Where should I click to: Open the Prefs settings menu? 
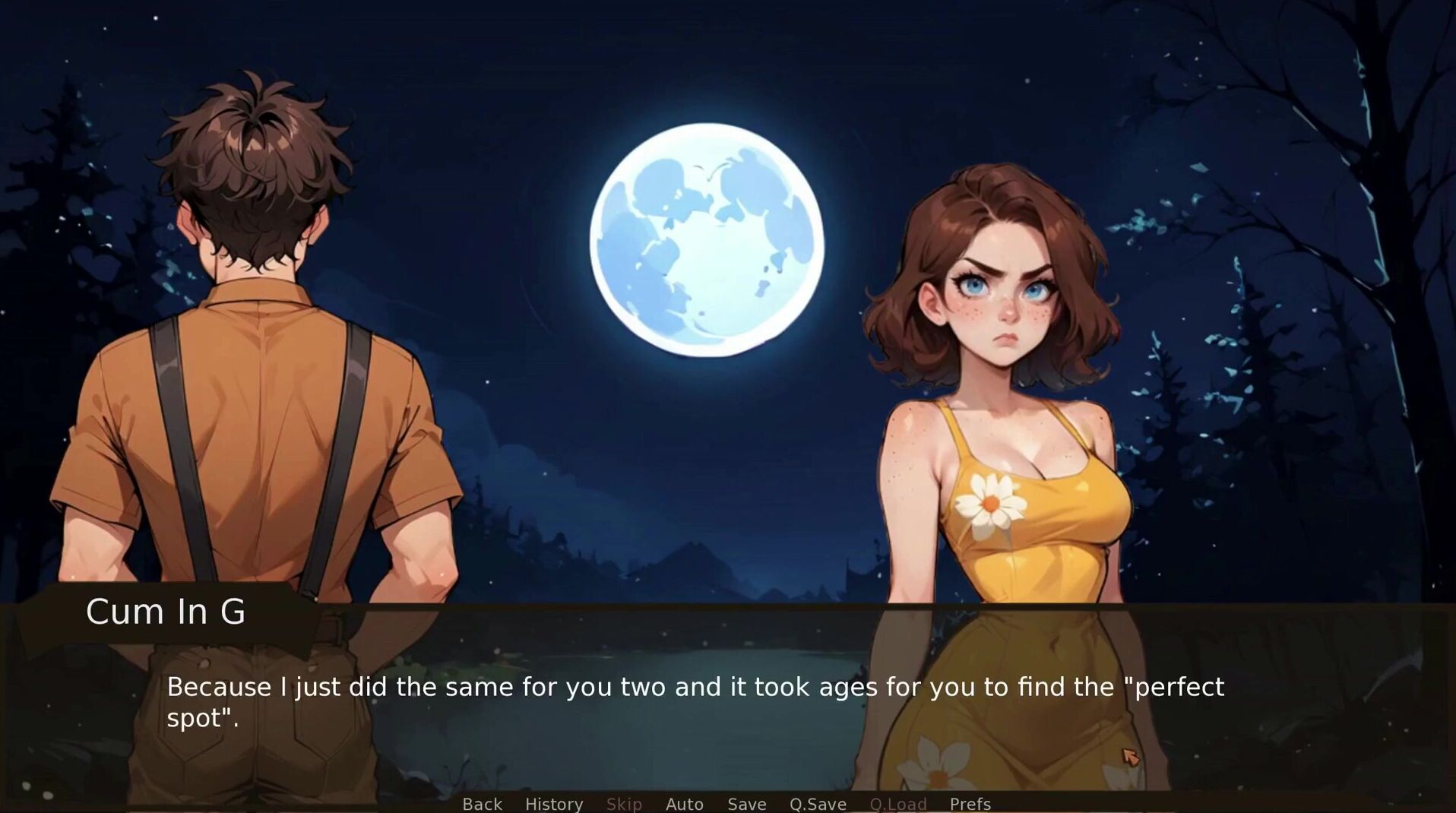pos(970,803)
